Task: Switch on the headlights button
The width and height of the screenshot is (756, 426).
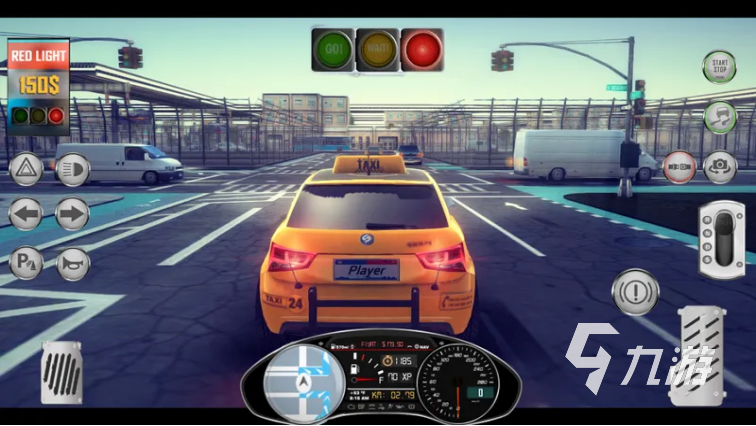Action: (72, 169)
